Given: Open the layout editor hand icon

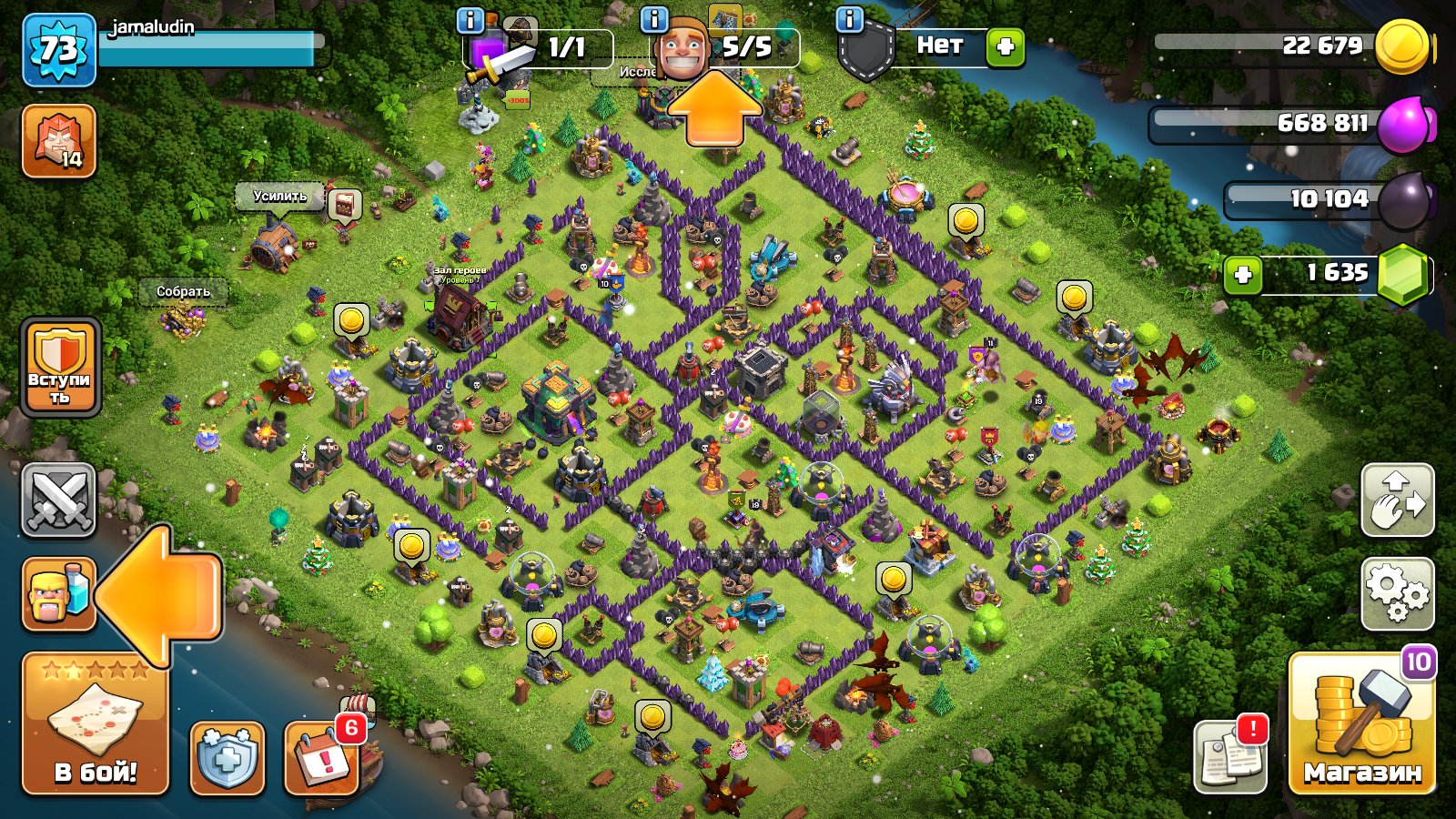Looking at the screenshot, I should tap(1397, 500).
